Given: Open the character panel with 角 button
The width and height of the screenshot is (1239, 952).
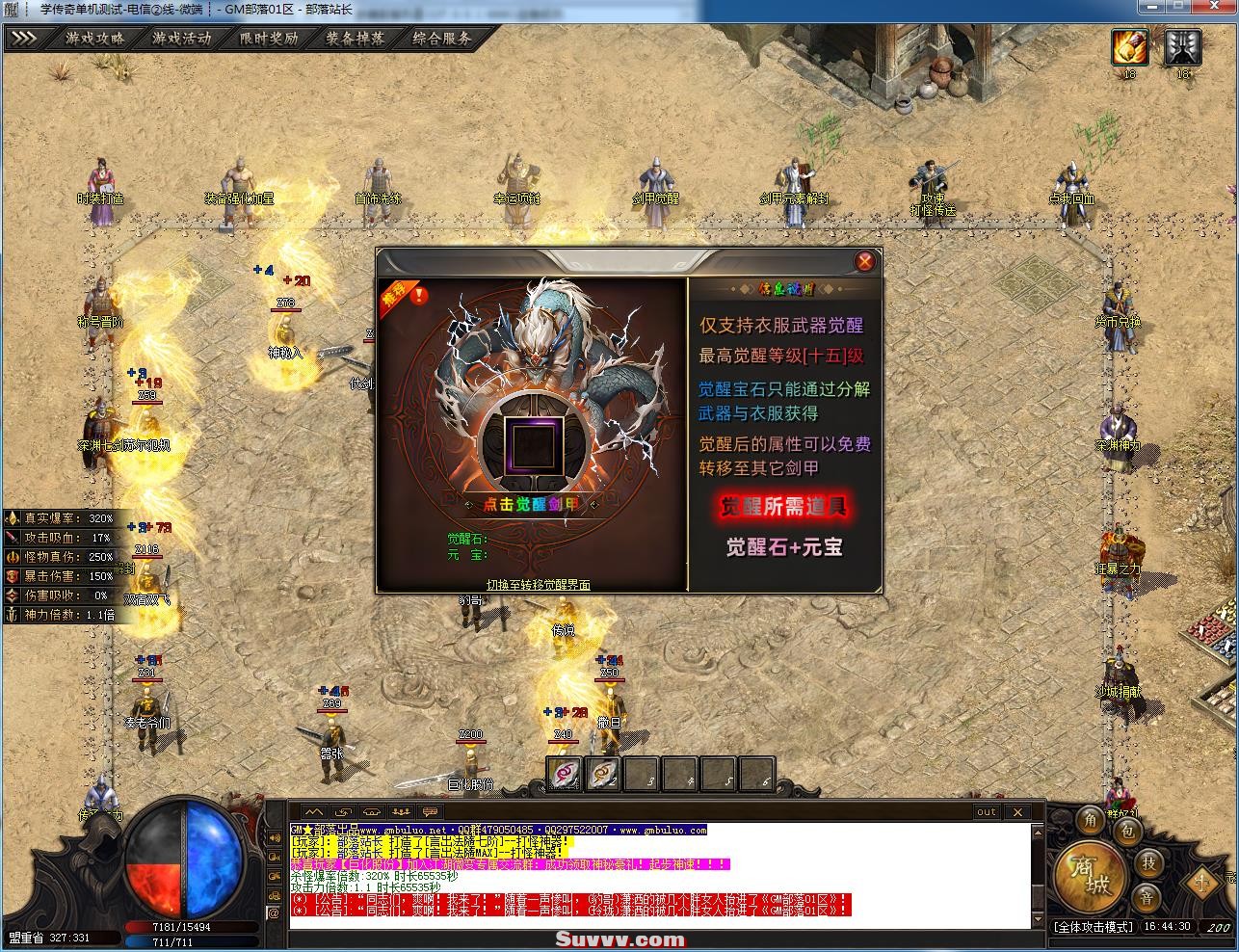Looking at the screenshot, I should coord(1091,820).
